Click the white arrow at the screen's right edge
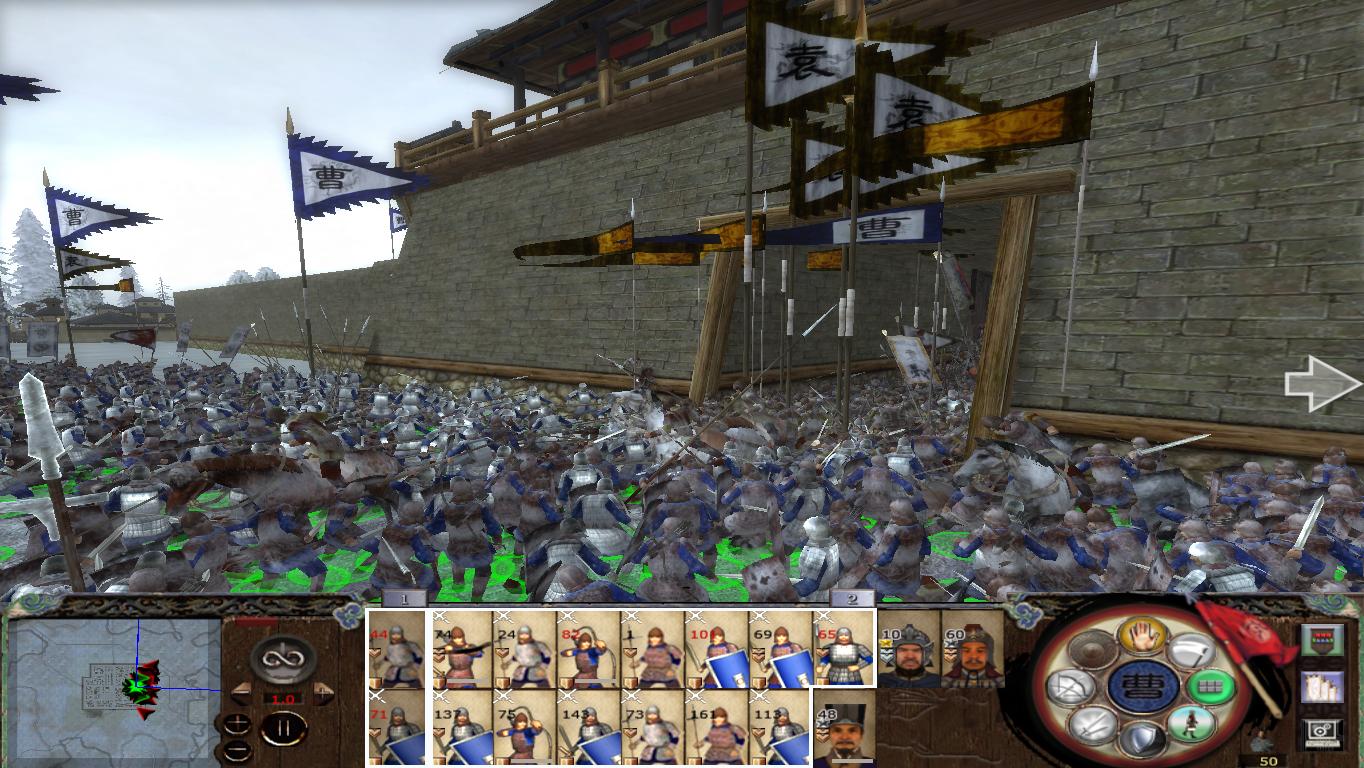This screenshot has height=768, width=1364. 1322,385
